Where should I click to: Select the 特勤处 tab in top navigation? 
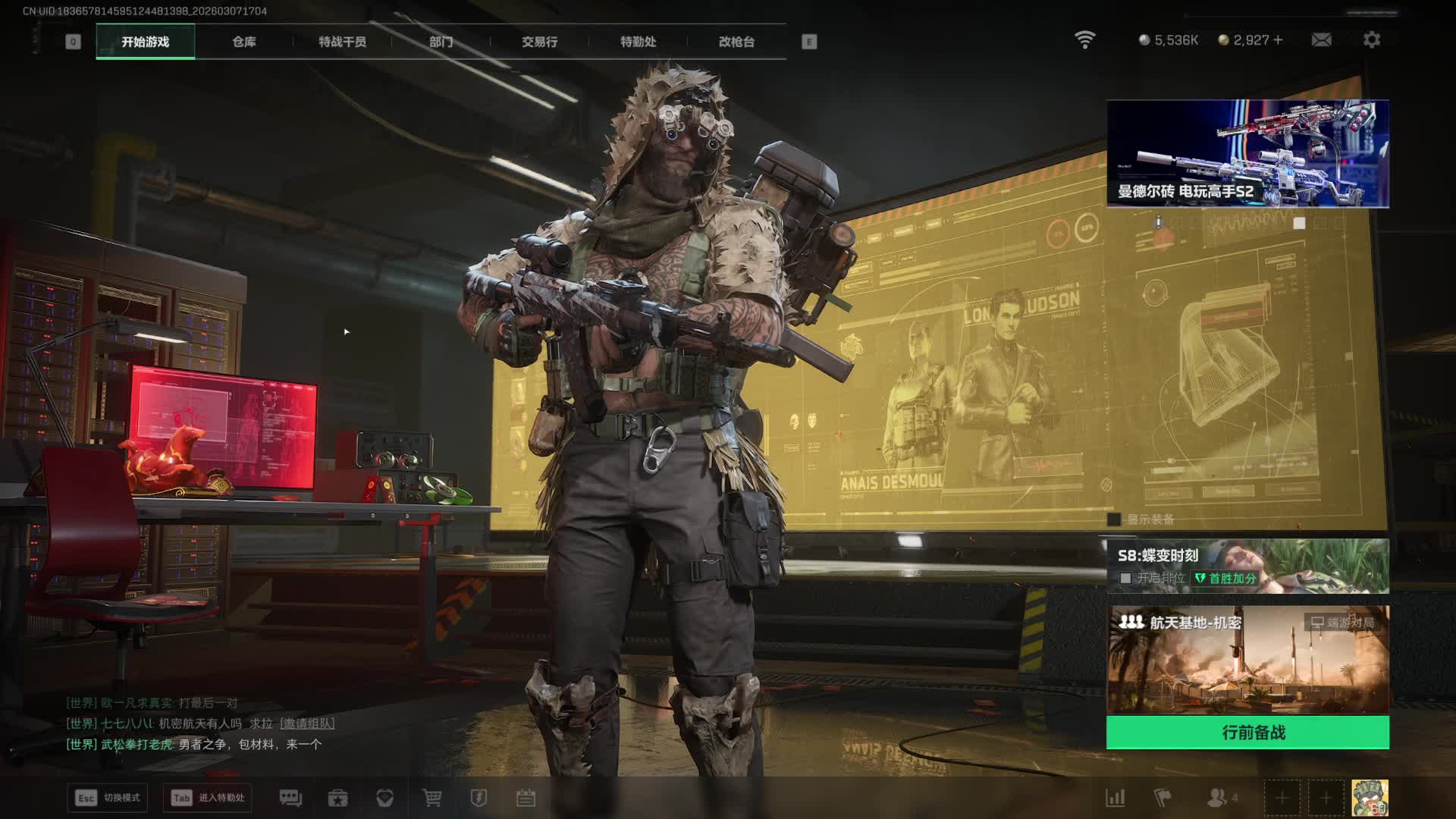pos(638,42)
